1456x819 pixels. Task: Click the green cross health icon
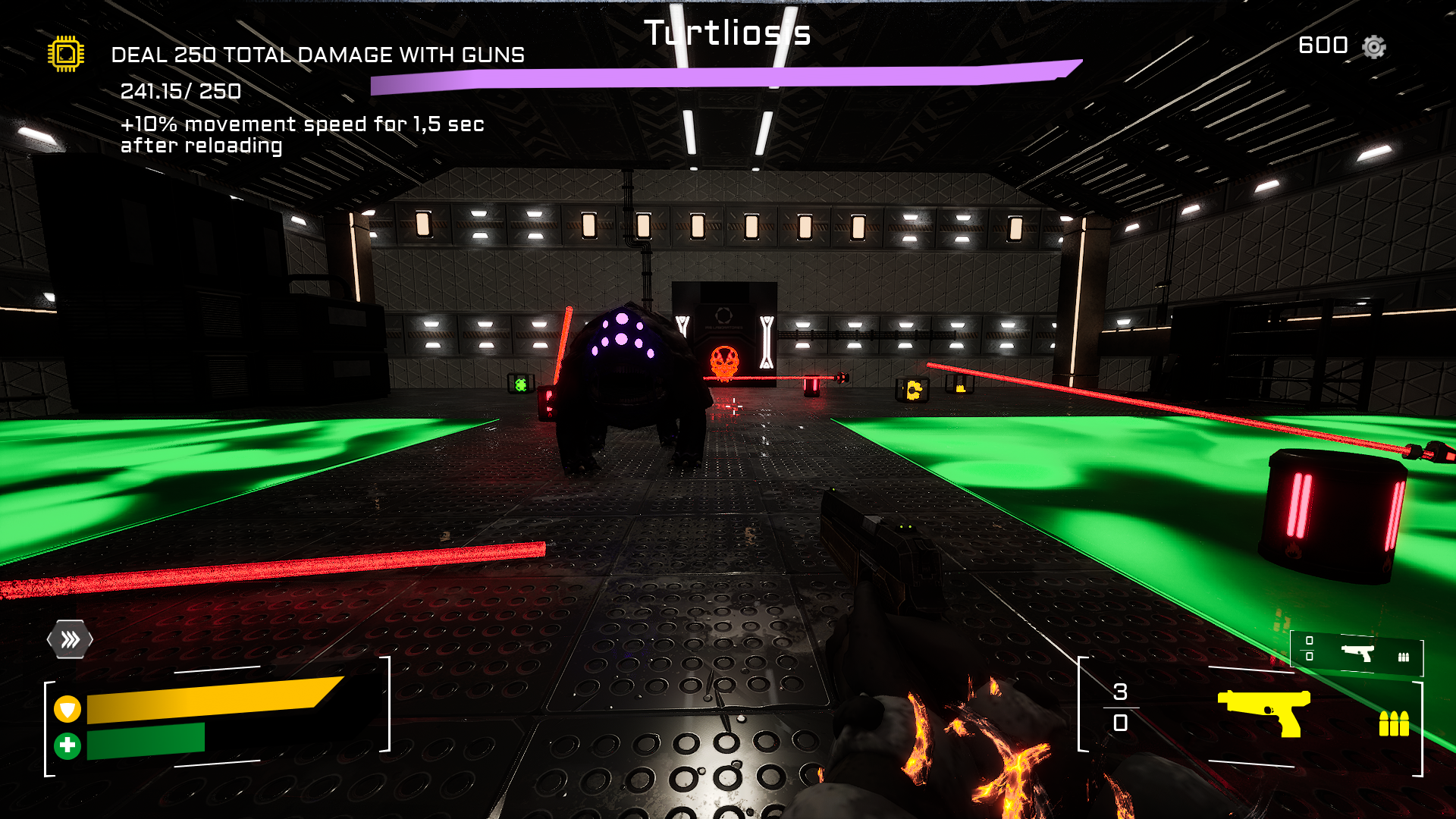coord(68,744)
